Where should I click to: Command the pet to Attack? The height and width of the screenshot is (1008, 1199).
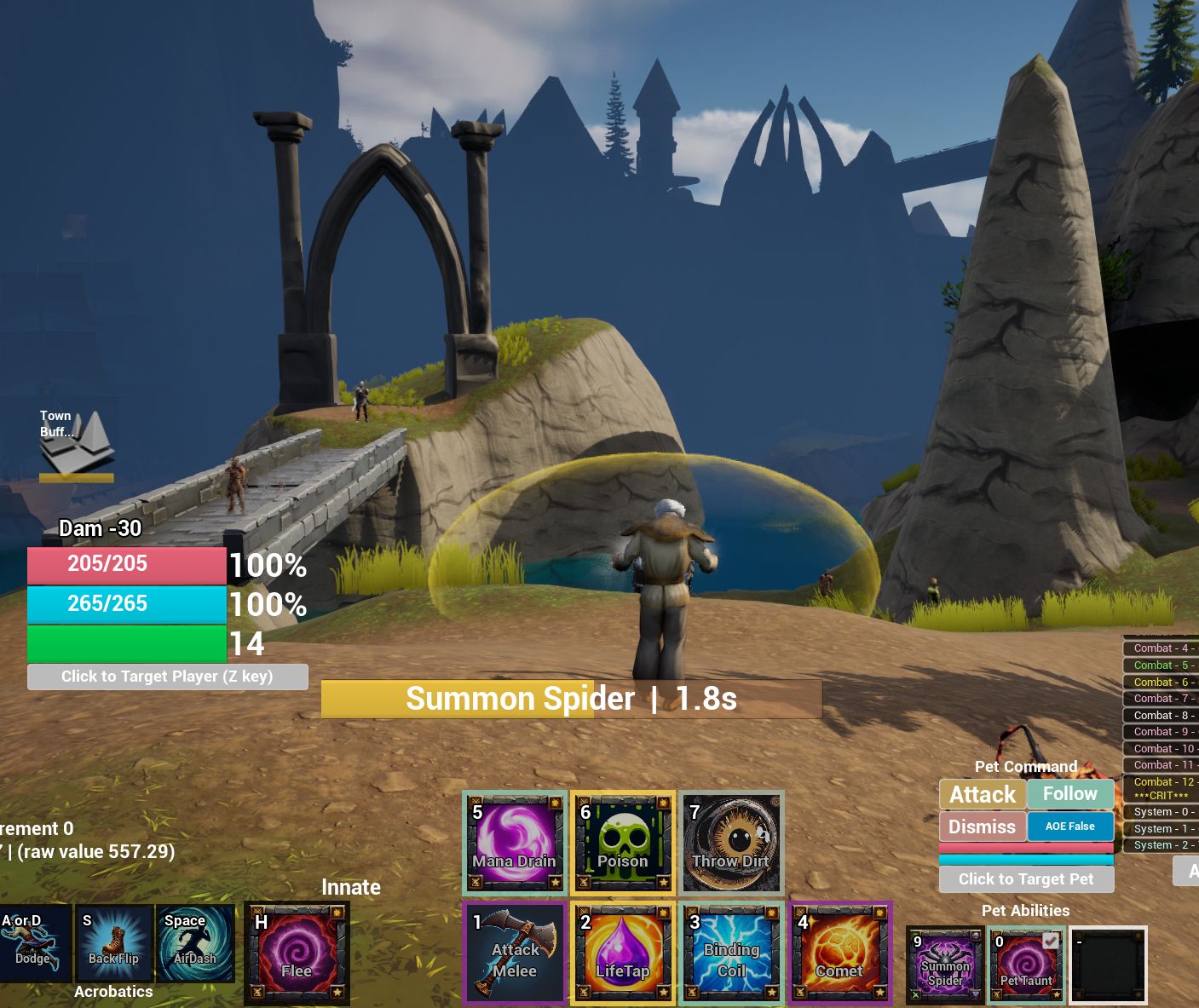click(983, 794)
